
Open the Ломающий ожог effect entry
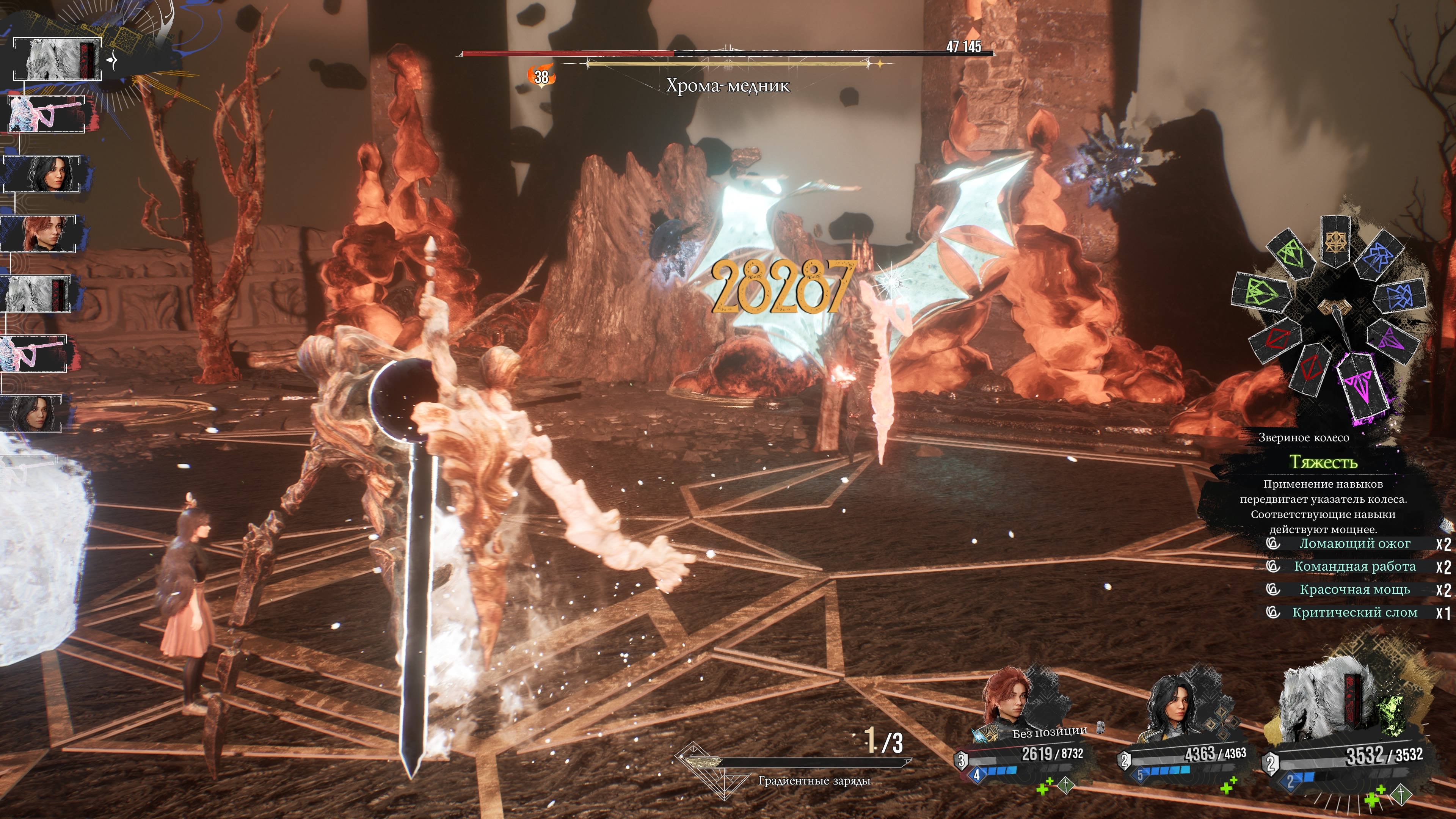pyautogui.click(x=1354, y=544)
